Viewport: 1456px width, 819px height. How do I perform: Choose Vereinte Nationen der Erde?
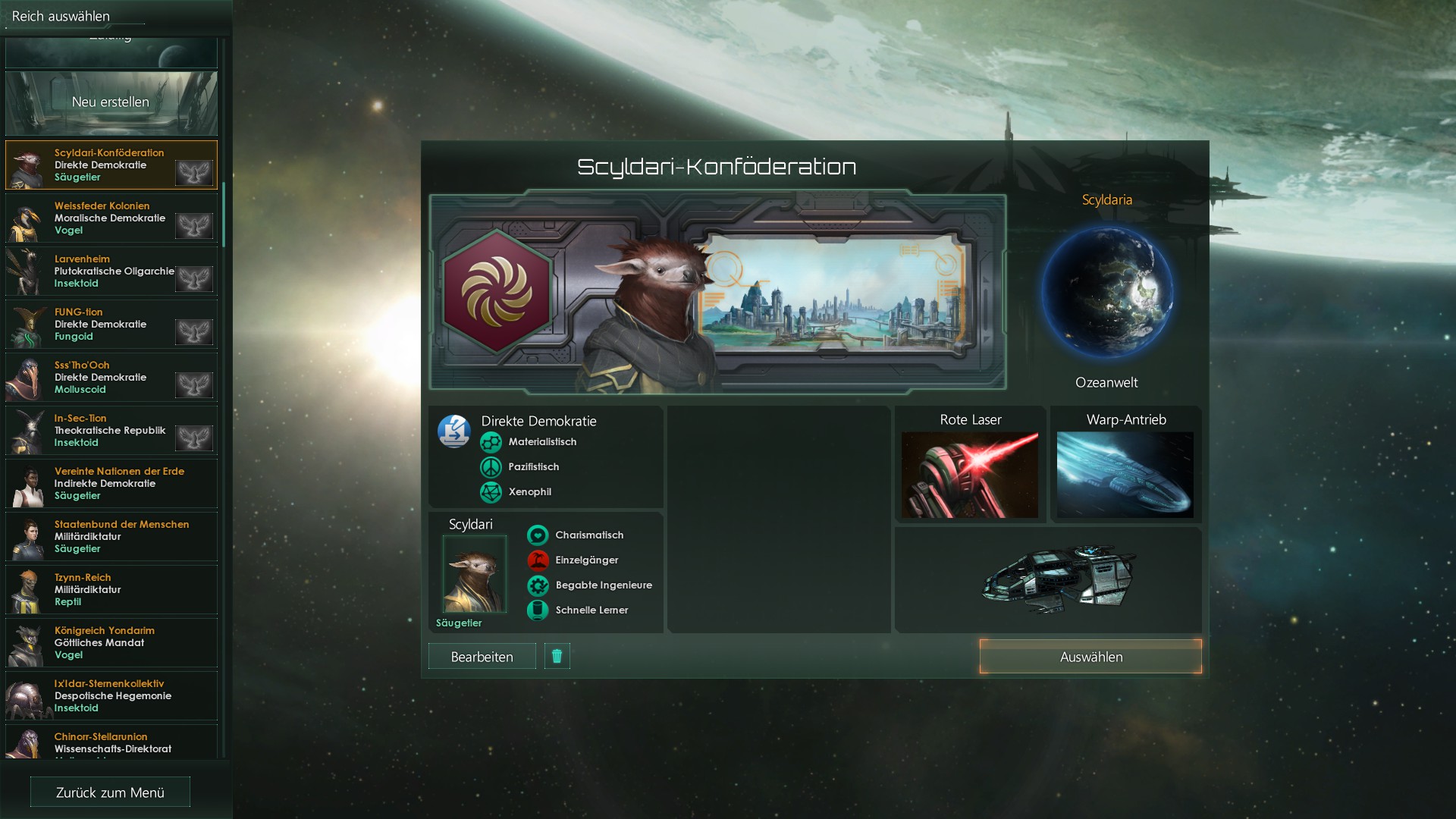pos(111,483)
